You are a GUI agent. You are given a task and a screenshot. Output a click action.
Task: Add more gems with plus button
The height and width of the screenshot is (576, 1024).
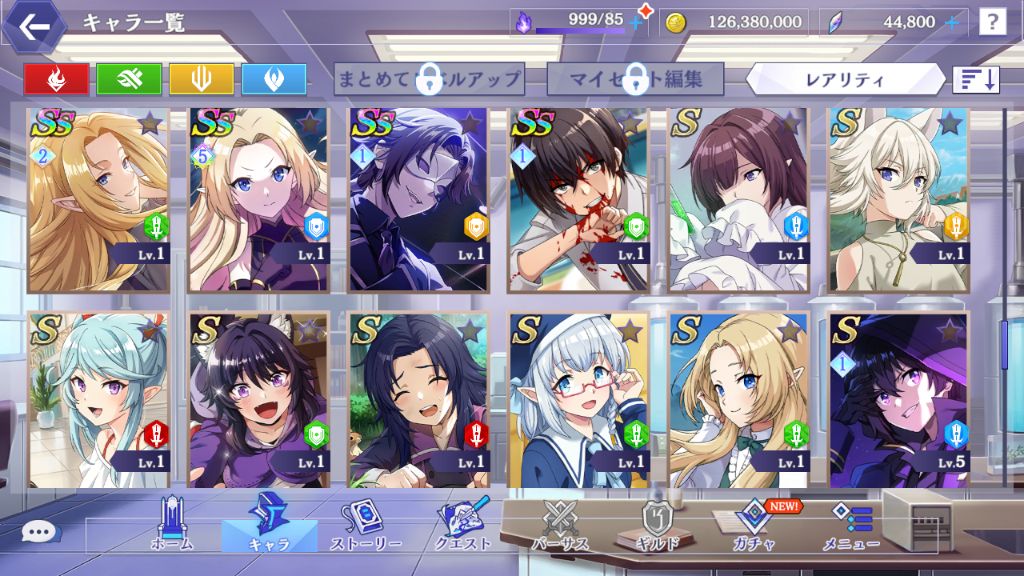[x=952, y=22]
